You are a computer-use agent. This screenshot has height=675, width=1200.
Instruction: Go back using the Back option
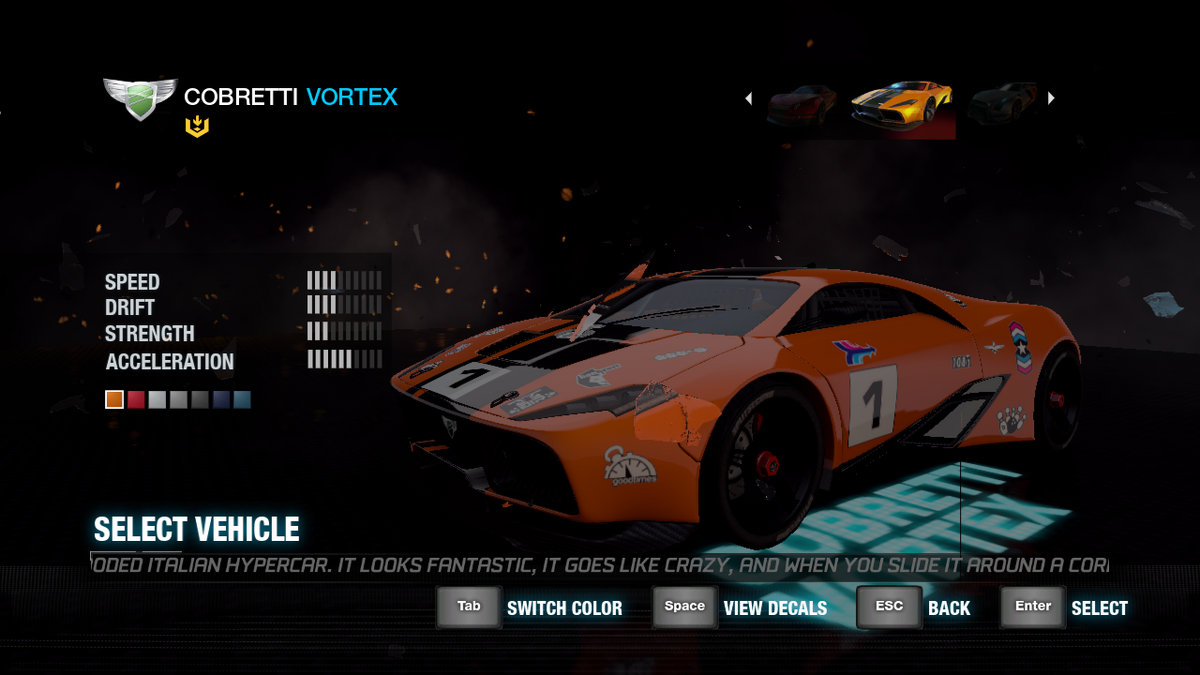click(x=948, y=608)
